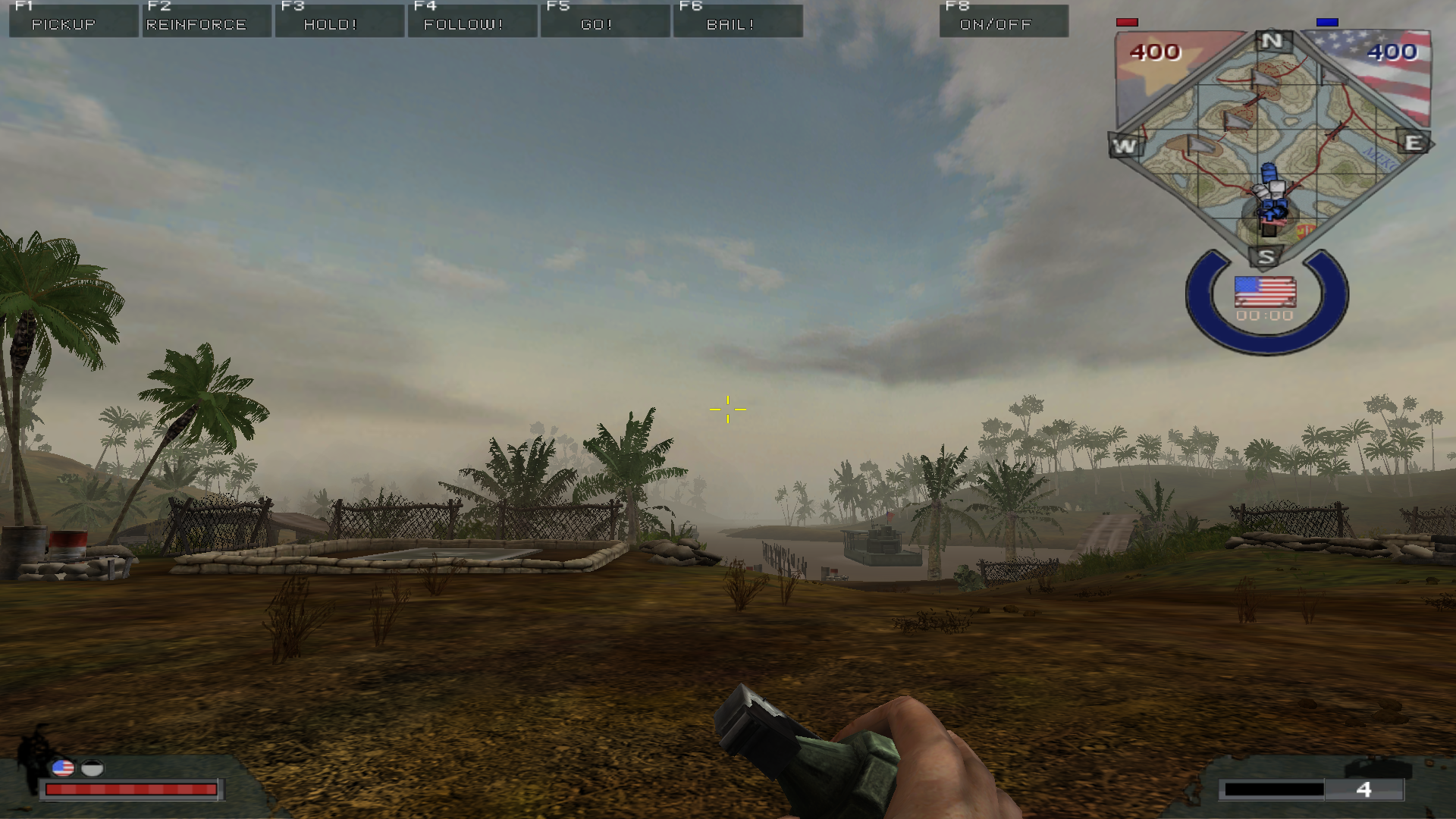The height and width of the screenshot is (819, 1456).
Task: Choose the REINFORCE radio command
Action: click(x=206, y=21)
